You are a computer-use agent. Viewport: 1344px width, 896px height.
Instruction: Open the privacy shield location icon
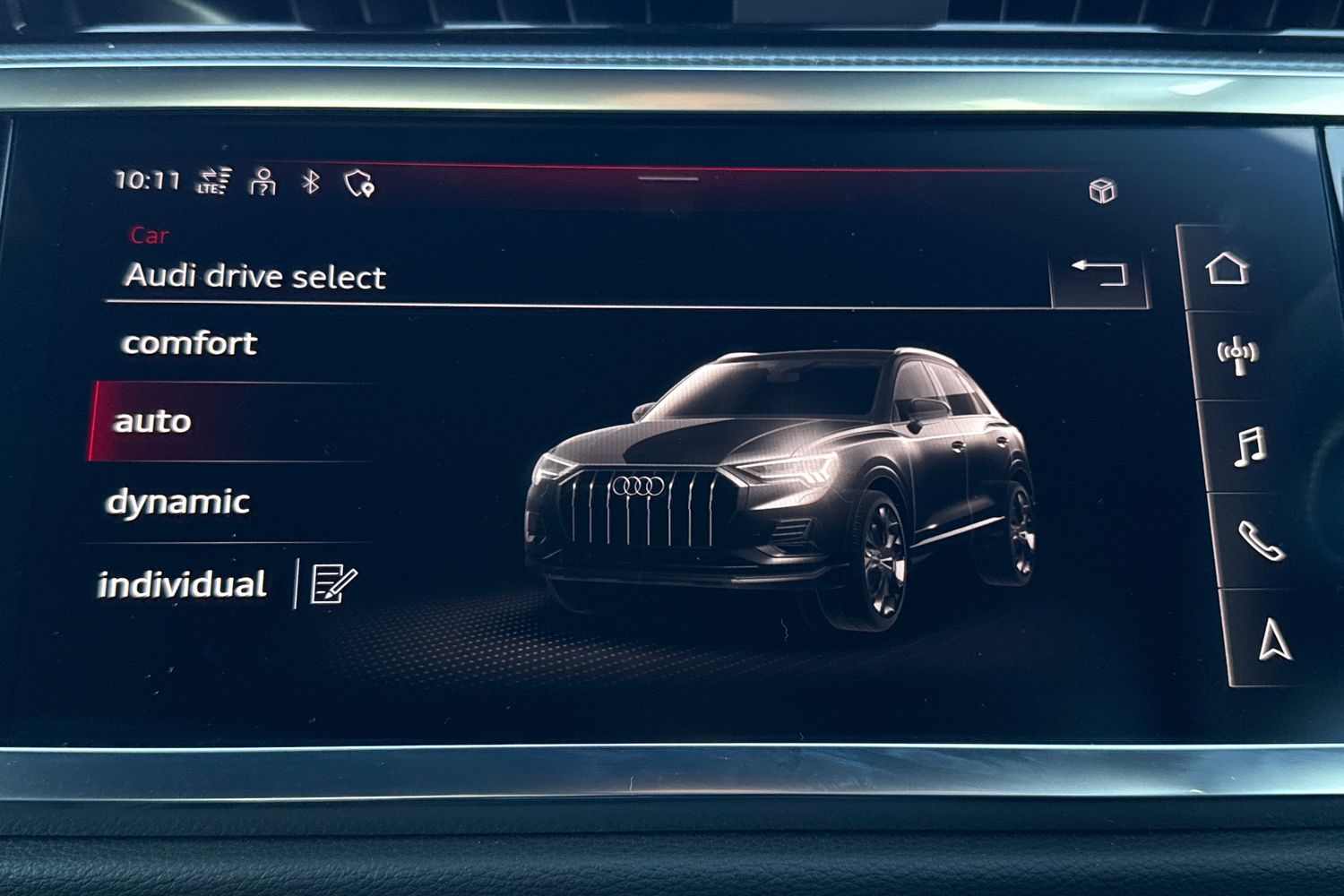(x=358, y=182)
